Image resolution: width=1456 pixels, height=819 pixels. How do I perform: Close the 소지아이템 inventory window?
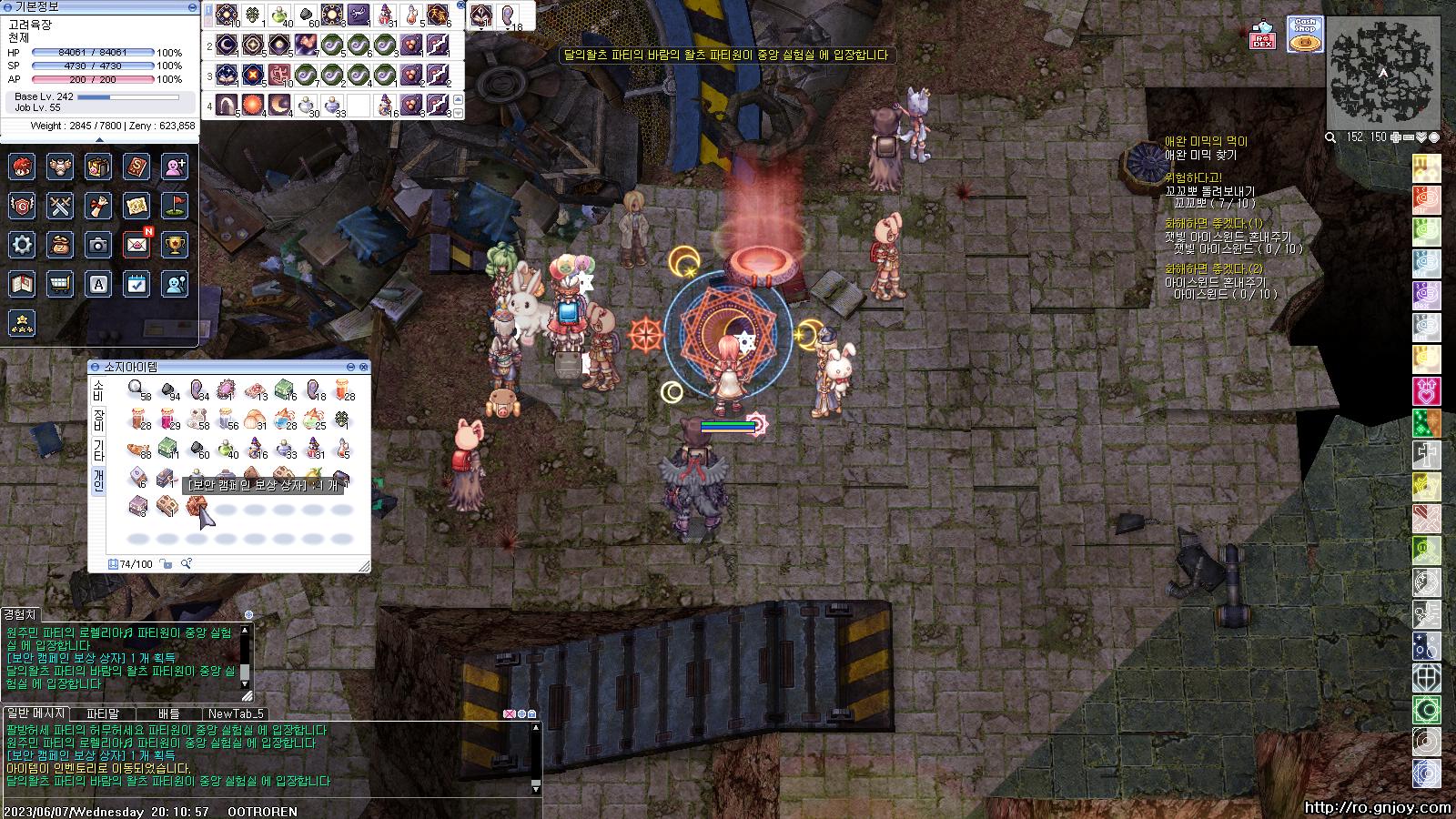coord(364,367)
